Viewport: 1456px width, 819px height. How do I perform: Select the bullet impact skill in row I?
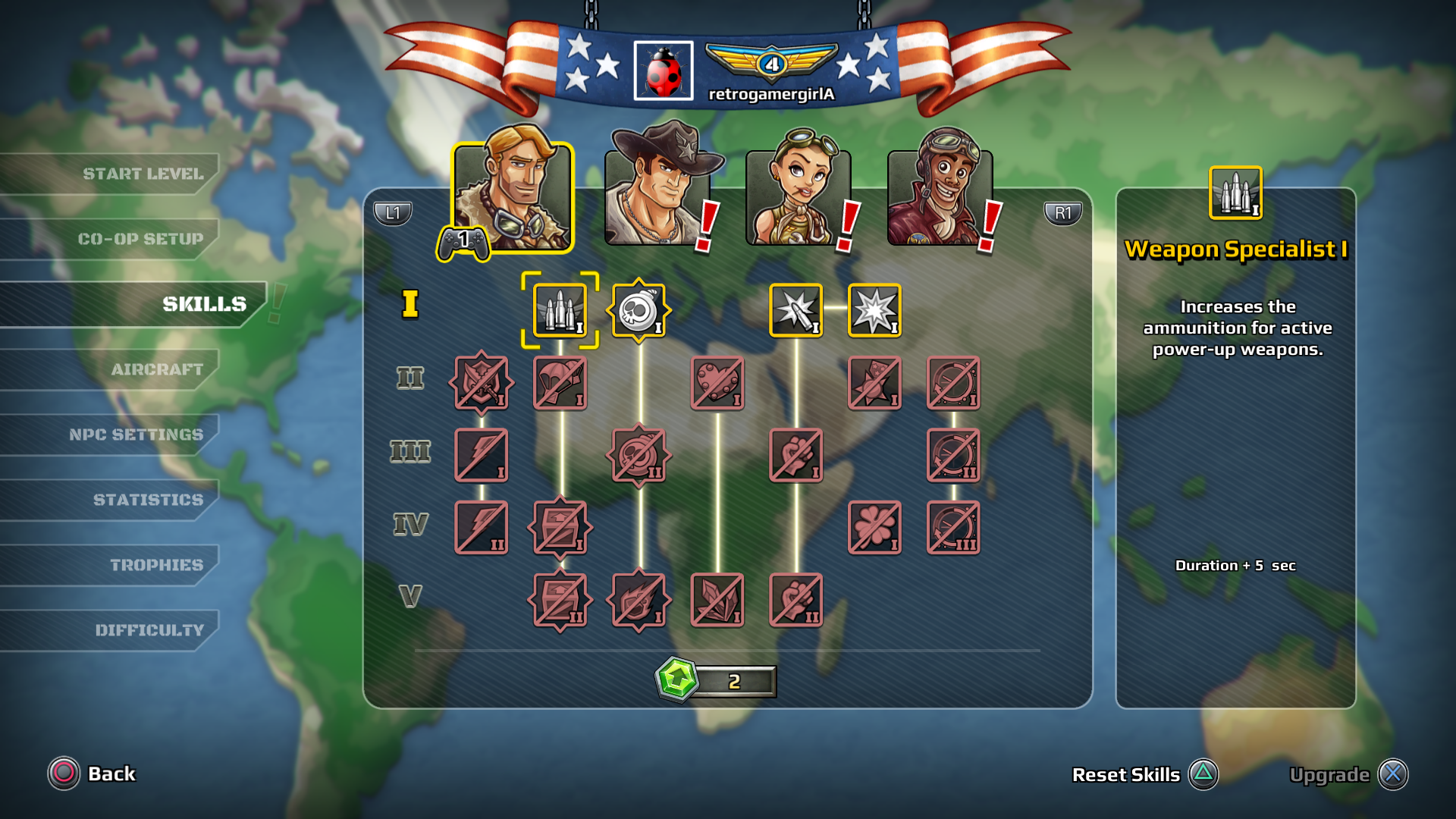point(797,310)
